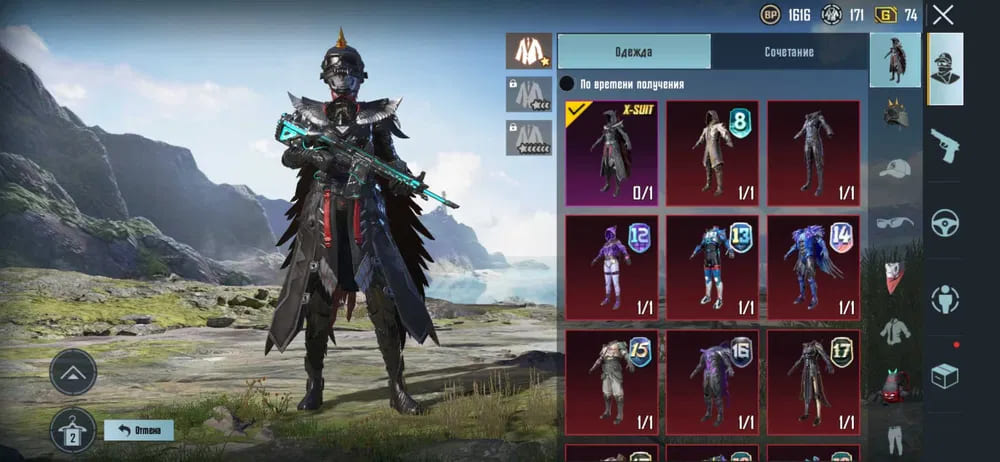
Task: Choose the outfit with level 8 badge
Action: pyautogui.click(x=712, y=152)
